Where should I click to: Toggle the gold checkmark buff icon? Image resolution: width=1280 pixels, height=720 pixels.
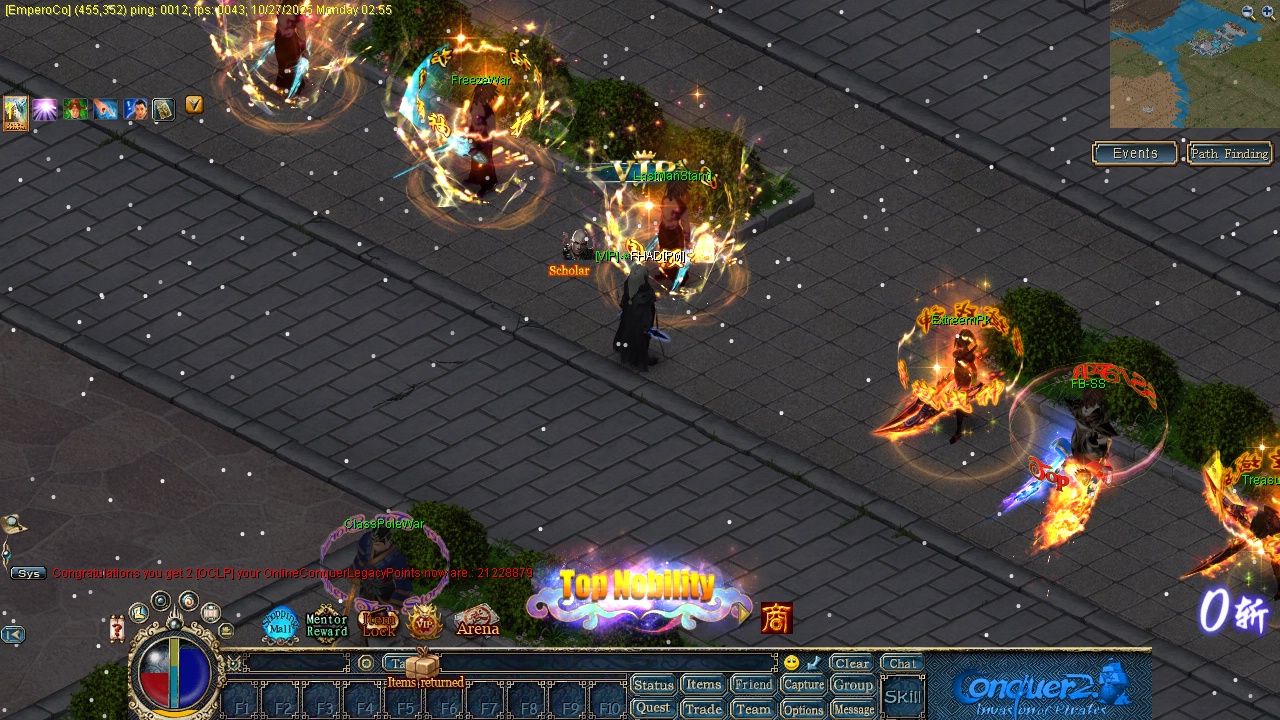pyautogui.click(x=194, y=106)
